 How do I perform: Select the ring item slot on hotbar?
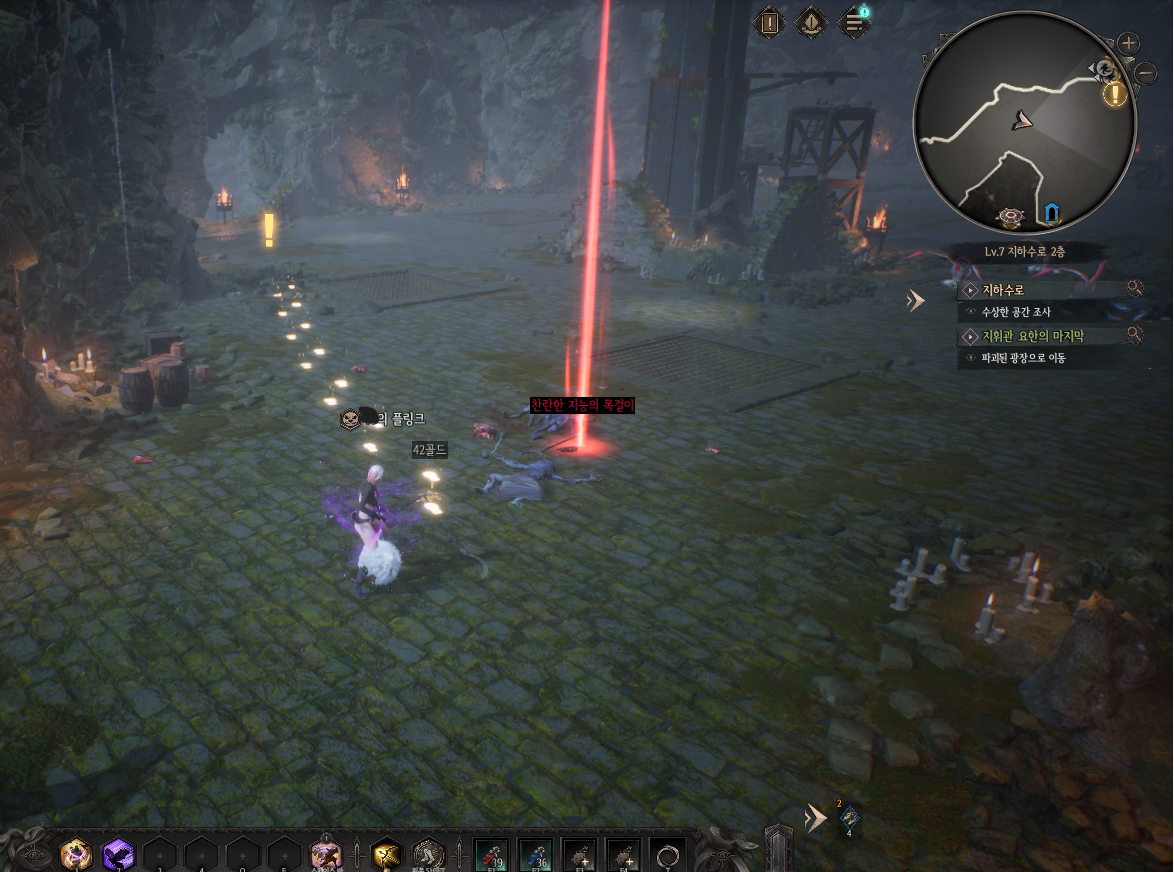pos(666,855)
